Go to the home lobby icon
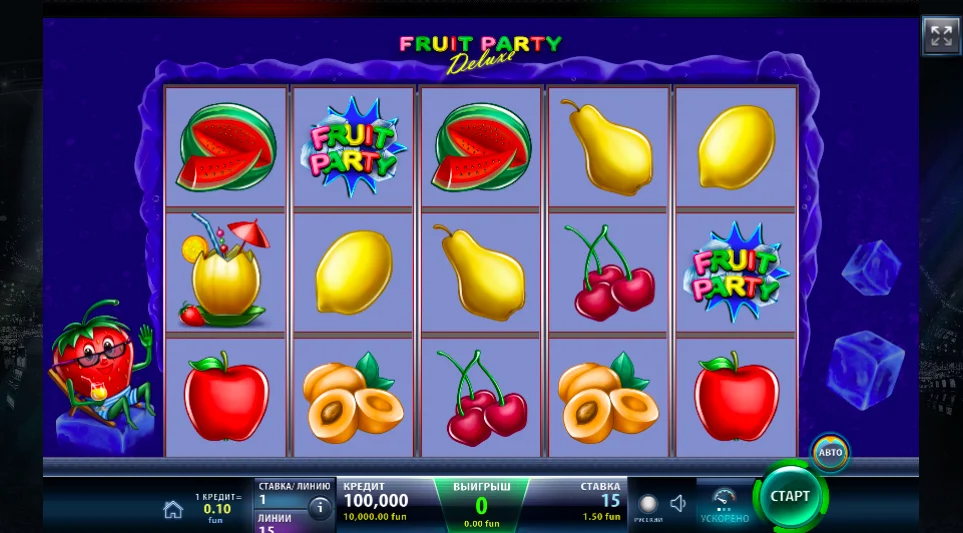This screenshot has height=533, width=963. (173, 509)
